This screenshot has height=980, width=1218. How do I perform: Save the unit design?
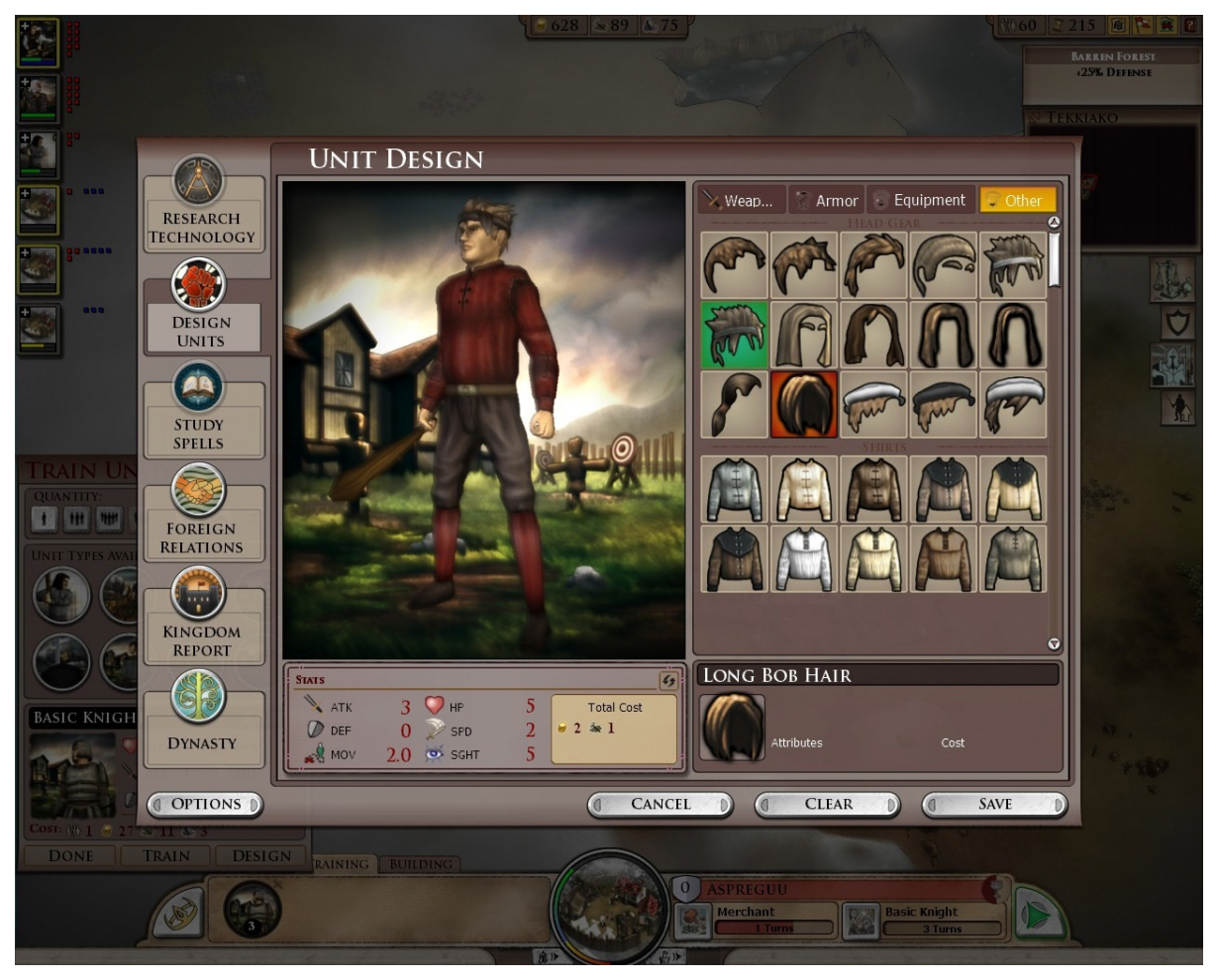point(994,805)
